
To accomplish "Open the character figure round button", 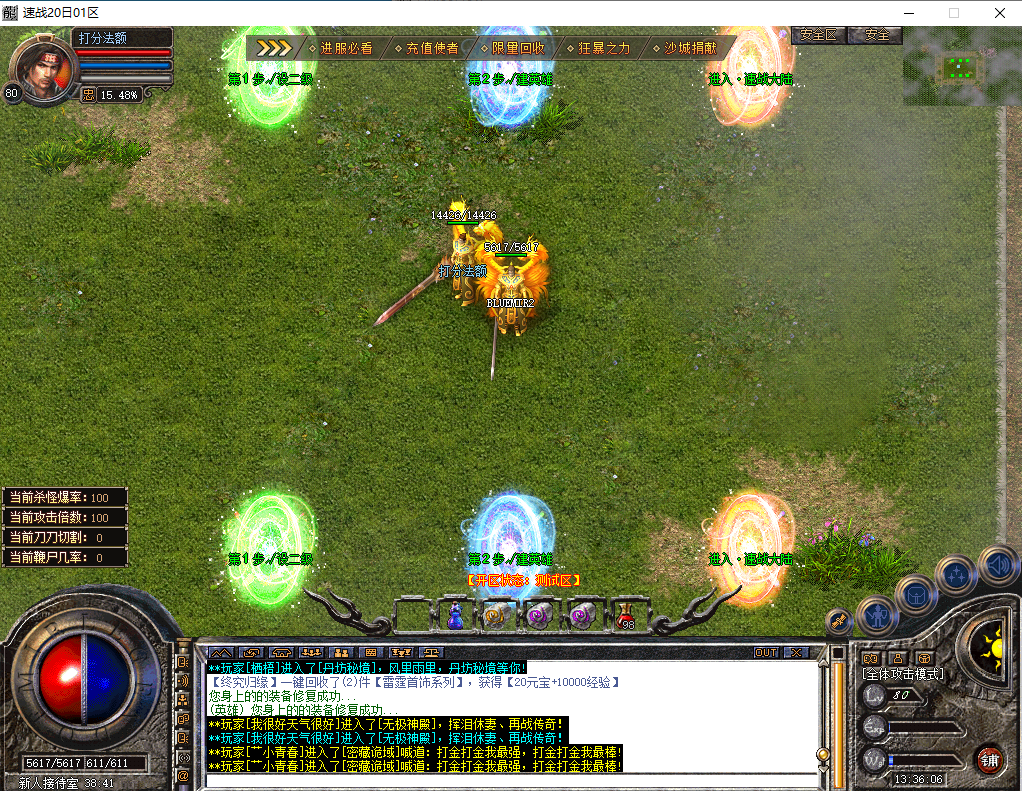I will pyautogui.click(x=876, y=616).
